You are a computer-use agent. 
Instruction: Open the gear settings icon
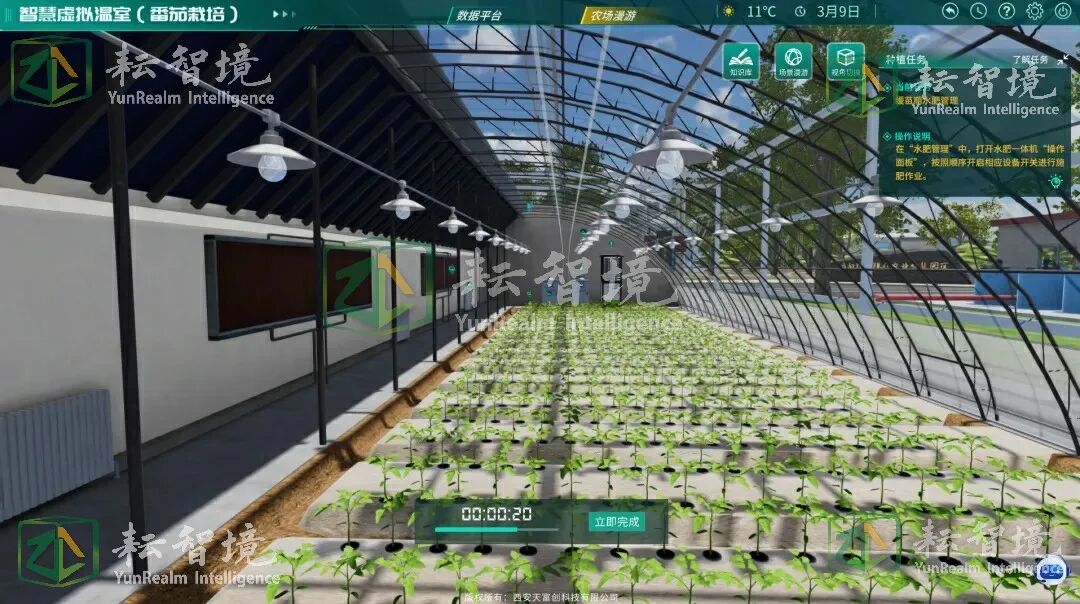click(x=1035, y=11)
